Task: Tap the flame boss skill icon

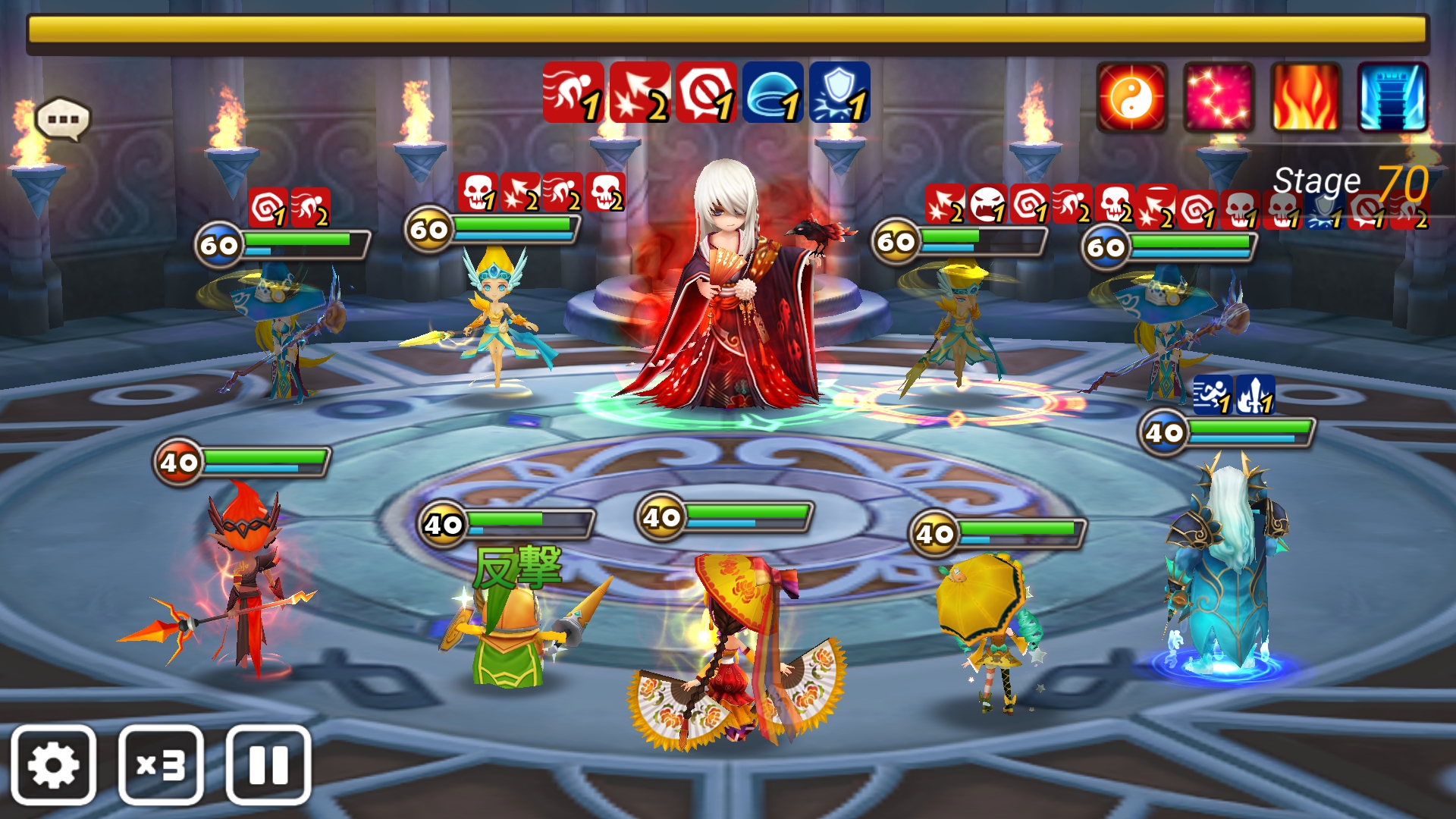Action: [1306, 98]
